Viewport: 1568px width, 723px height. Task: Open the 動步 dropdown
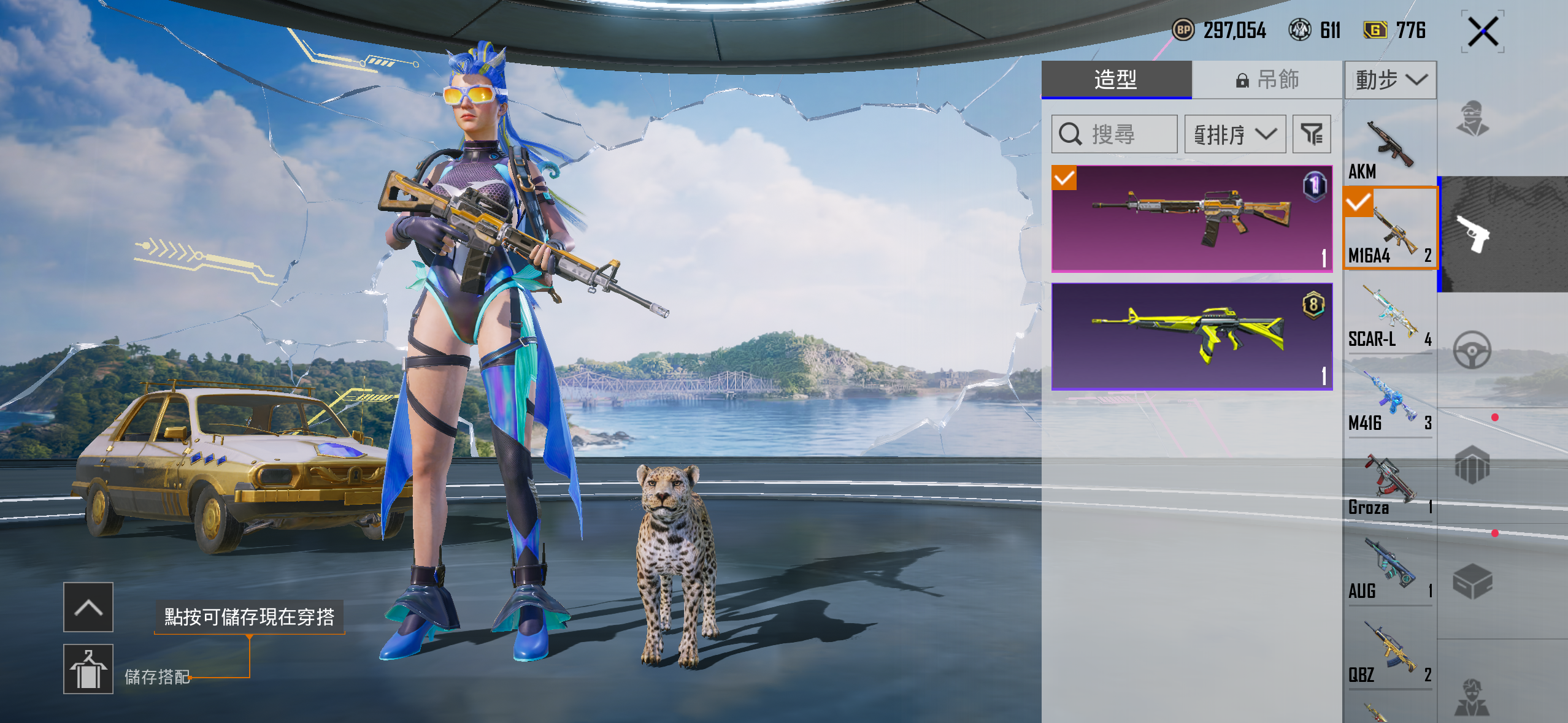[x=1390, y=80]
